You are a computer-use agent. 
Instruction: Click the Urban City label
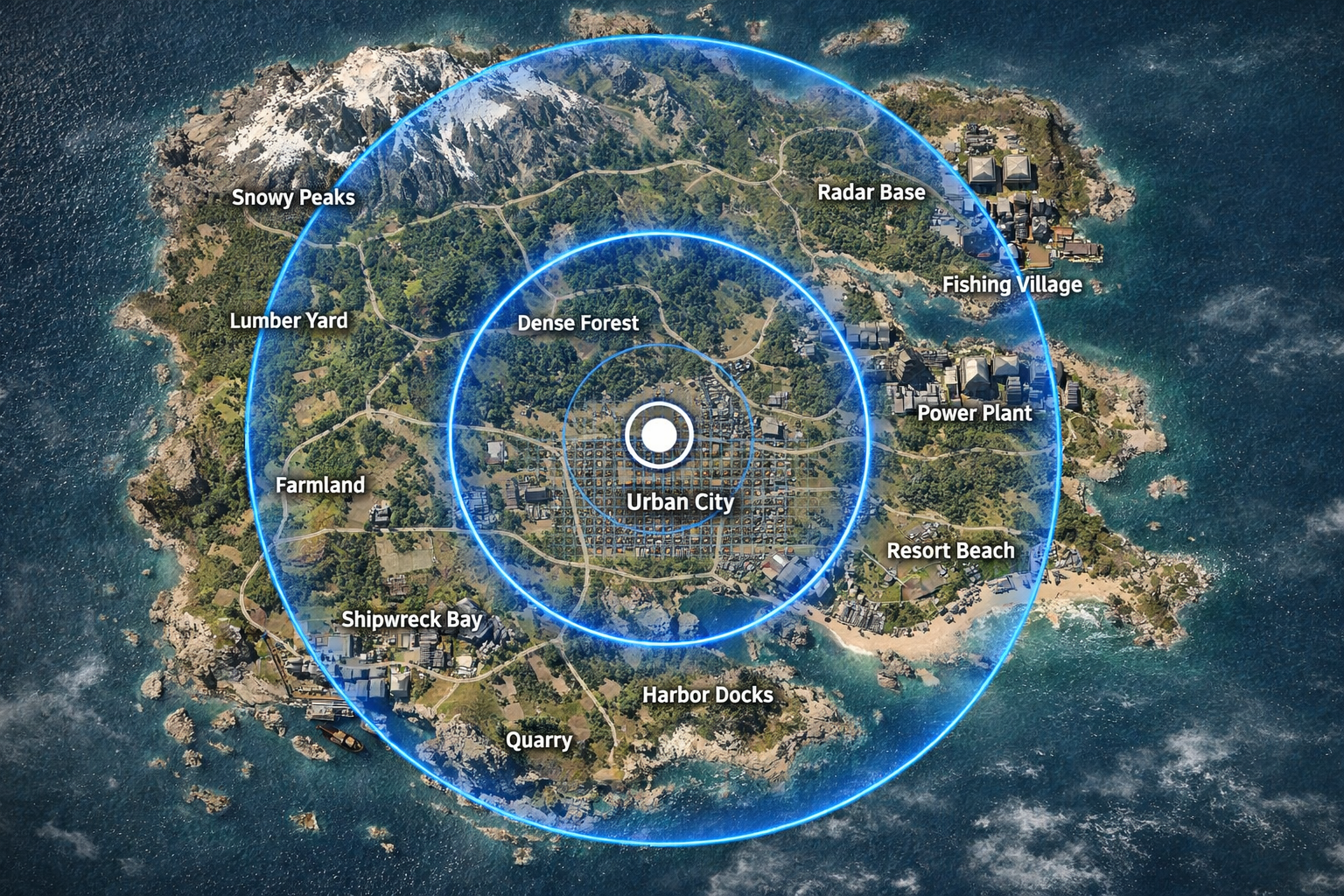680,501
